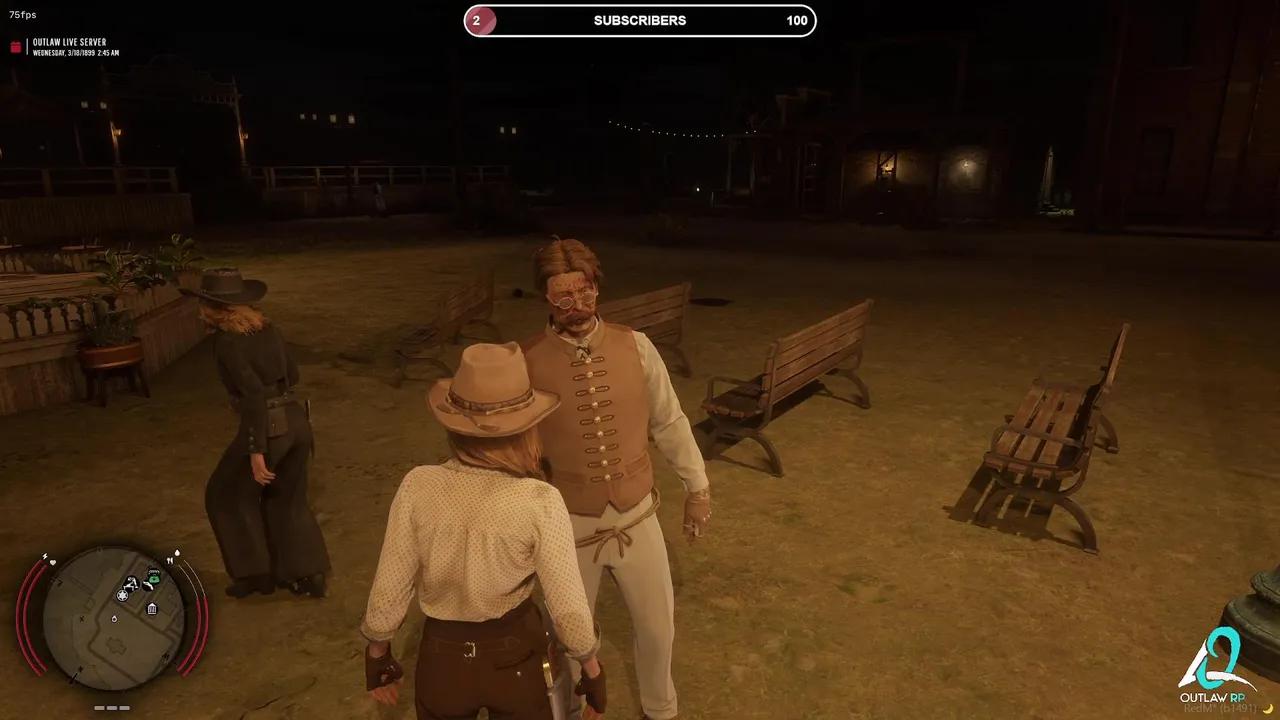
Task: Select the pillared building marker on minimap
Action: [151, 608]
